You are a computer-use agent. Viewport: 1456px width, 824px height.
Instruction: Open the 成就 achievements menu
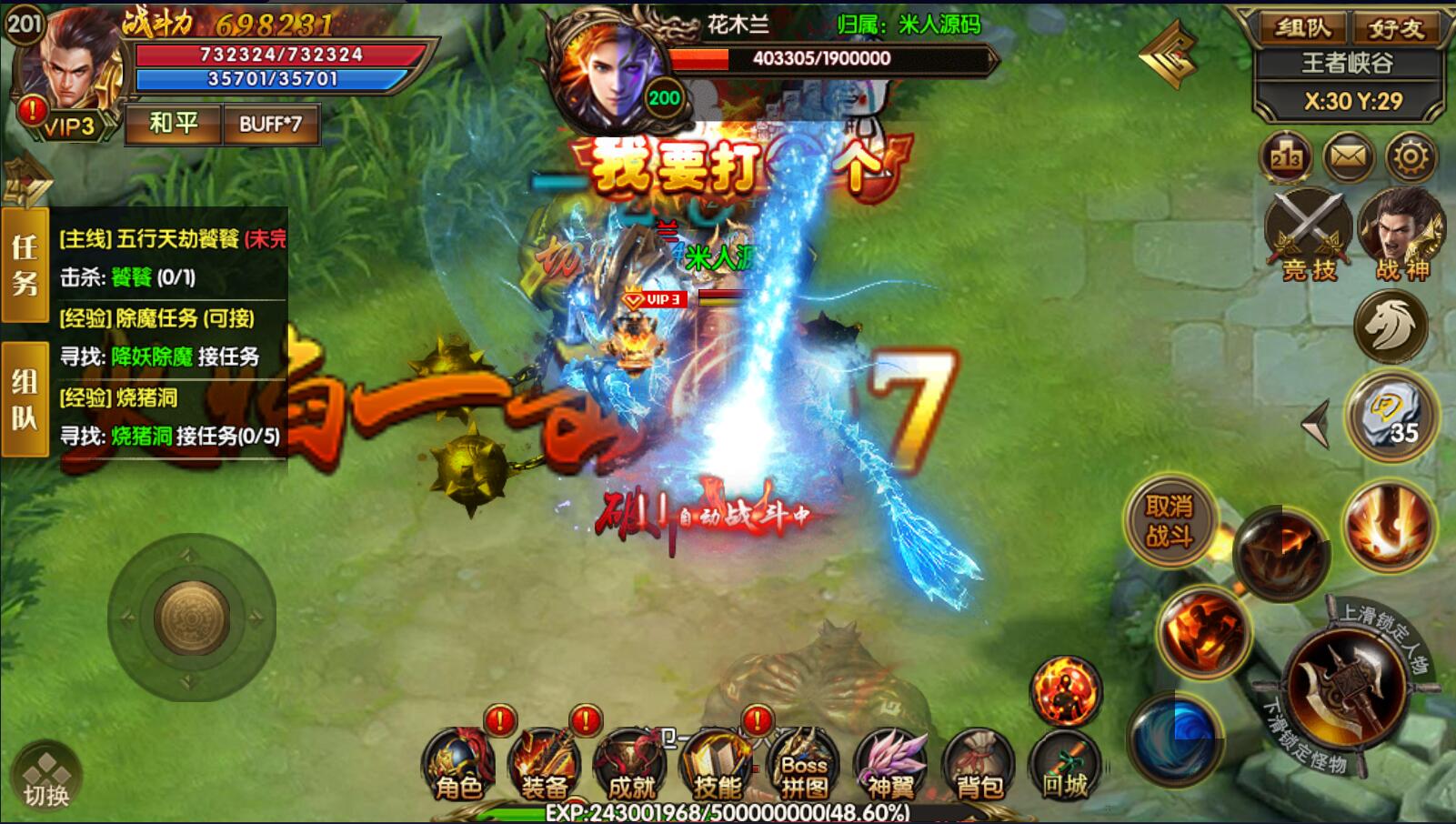(x=630, y=766)
